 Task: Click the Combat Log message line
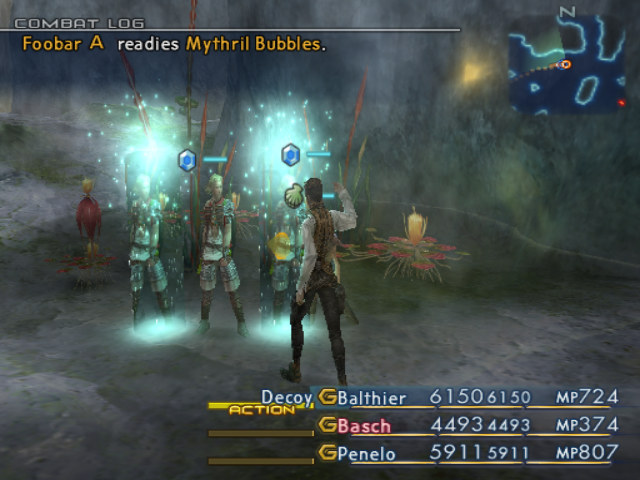tap(174, 45)
